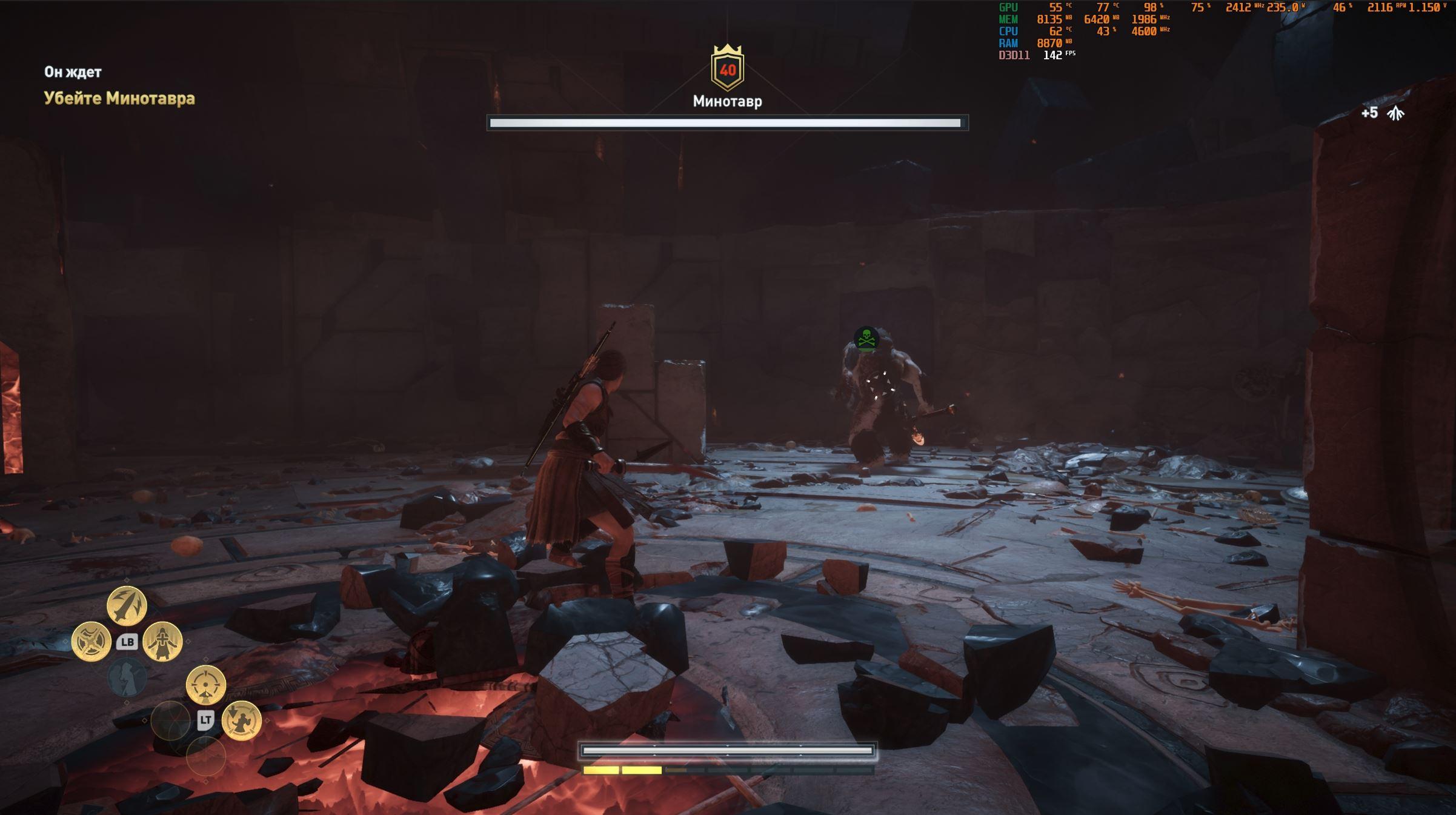Use the ranged ability with down arrow

241,720
